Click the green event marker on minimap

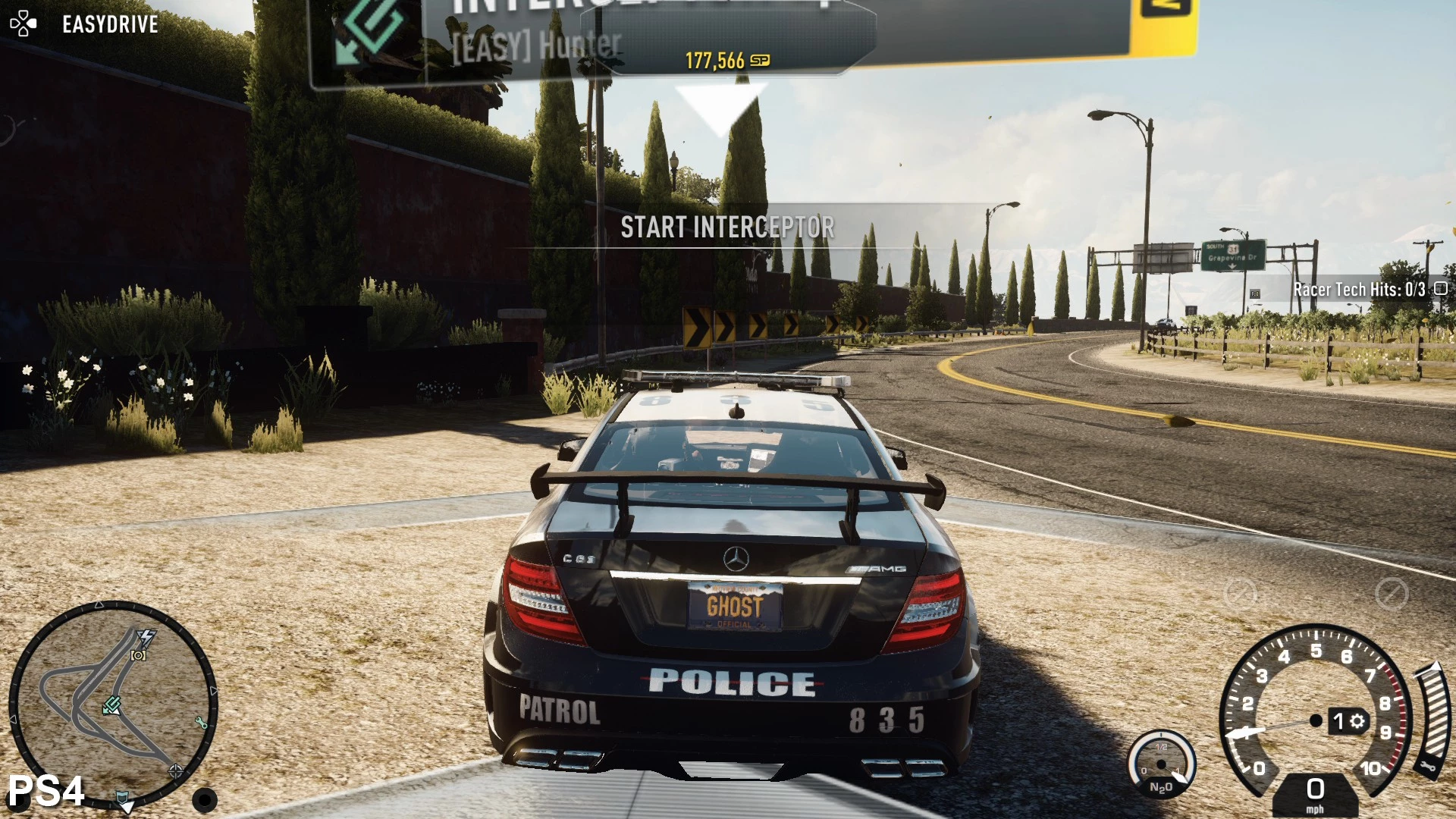click(112, 706)
